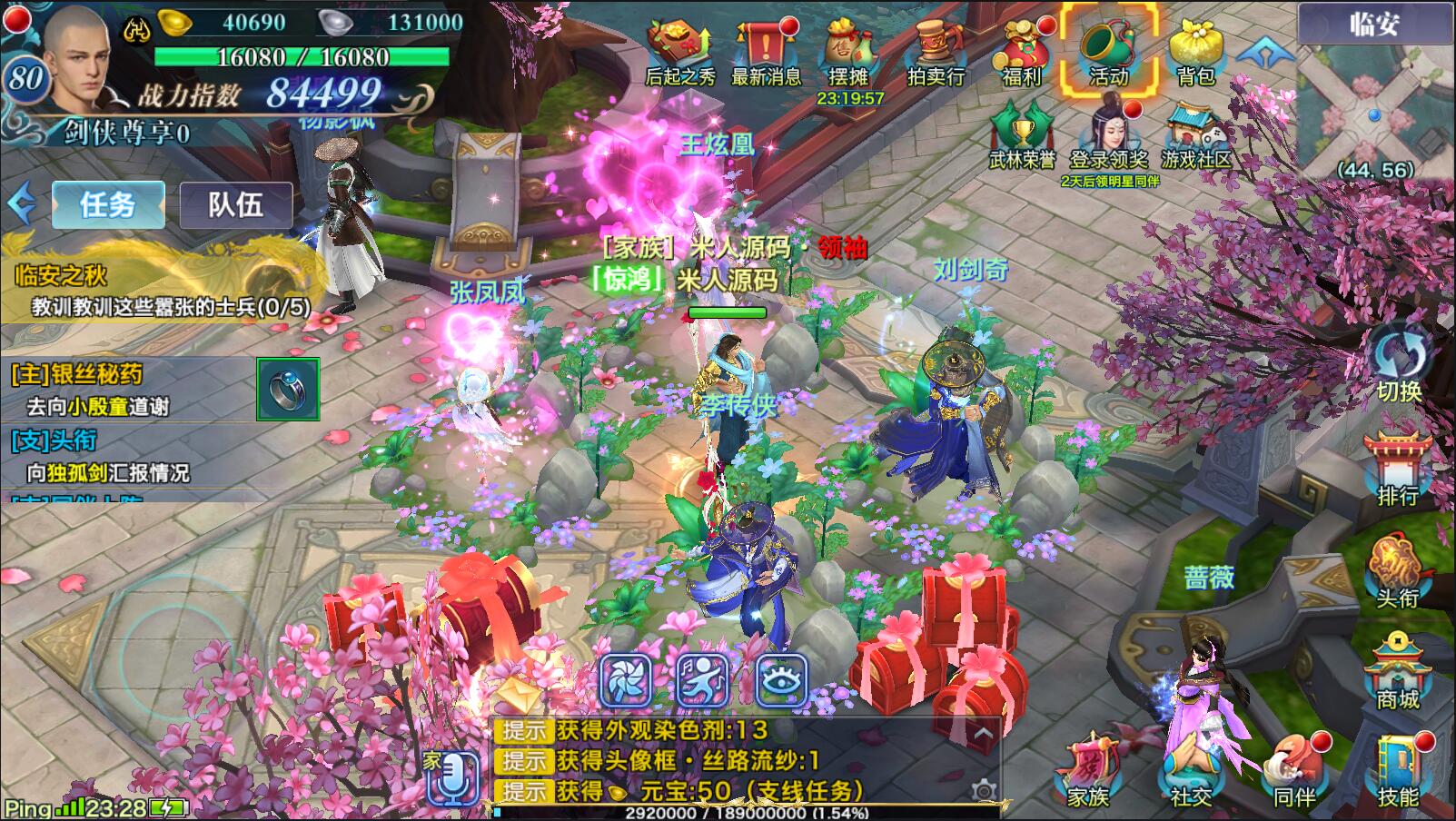
Task: Open the 技能 skills menu
Action: [x=1399, y=770]
